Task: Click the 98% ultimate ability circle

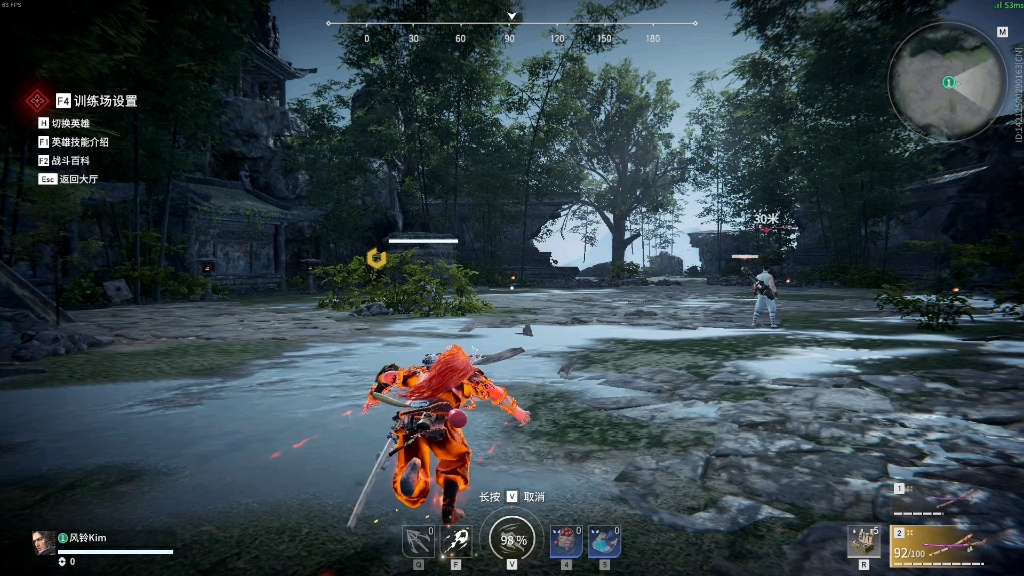Action: (x=512, y=539)
